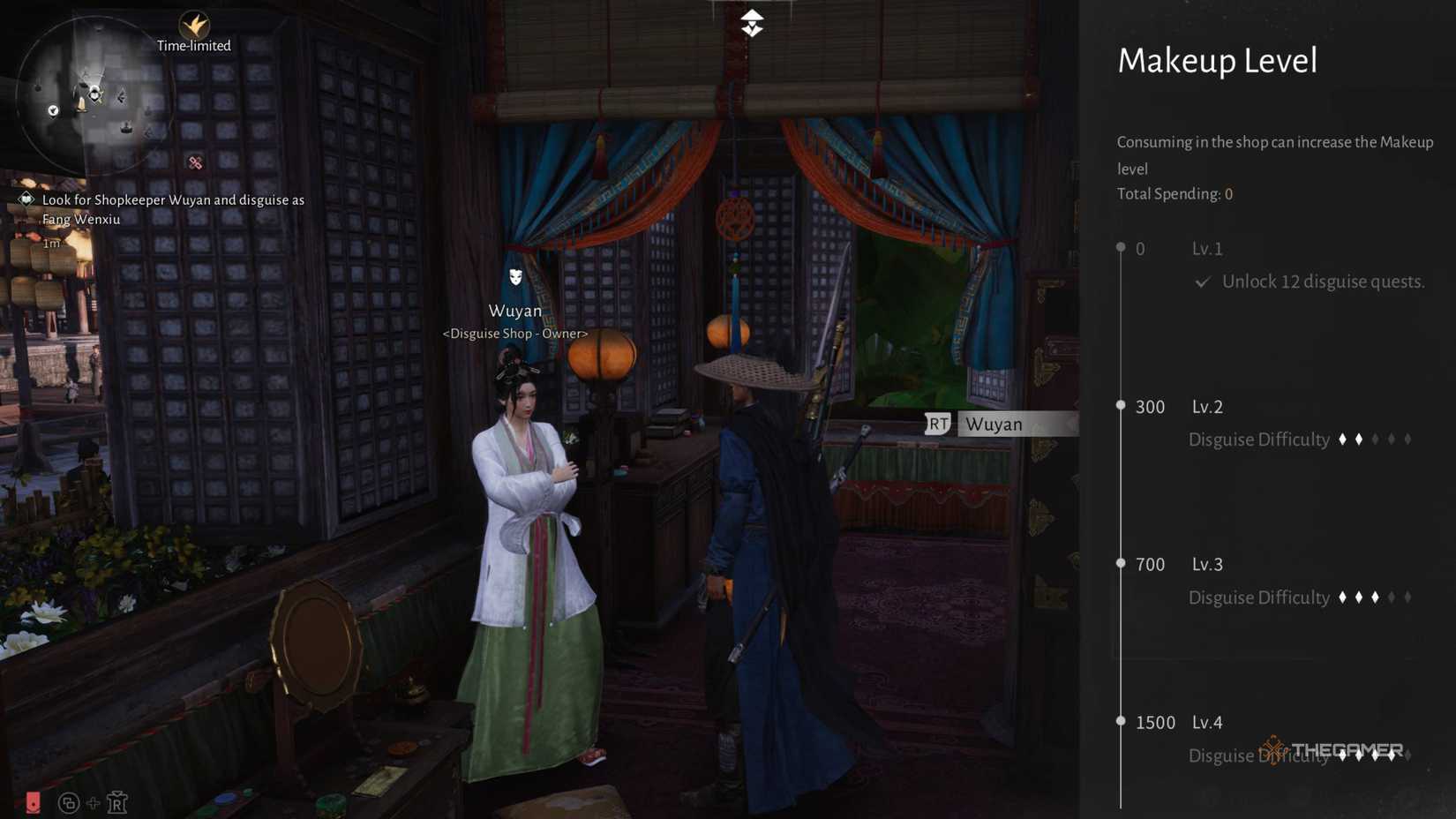Image resolution: width=1456 pixels, height=819 pixels.
Task: Expand the double-arrow indicator at top center
Action: click(752, 21)
